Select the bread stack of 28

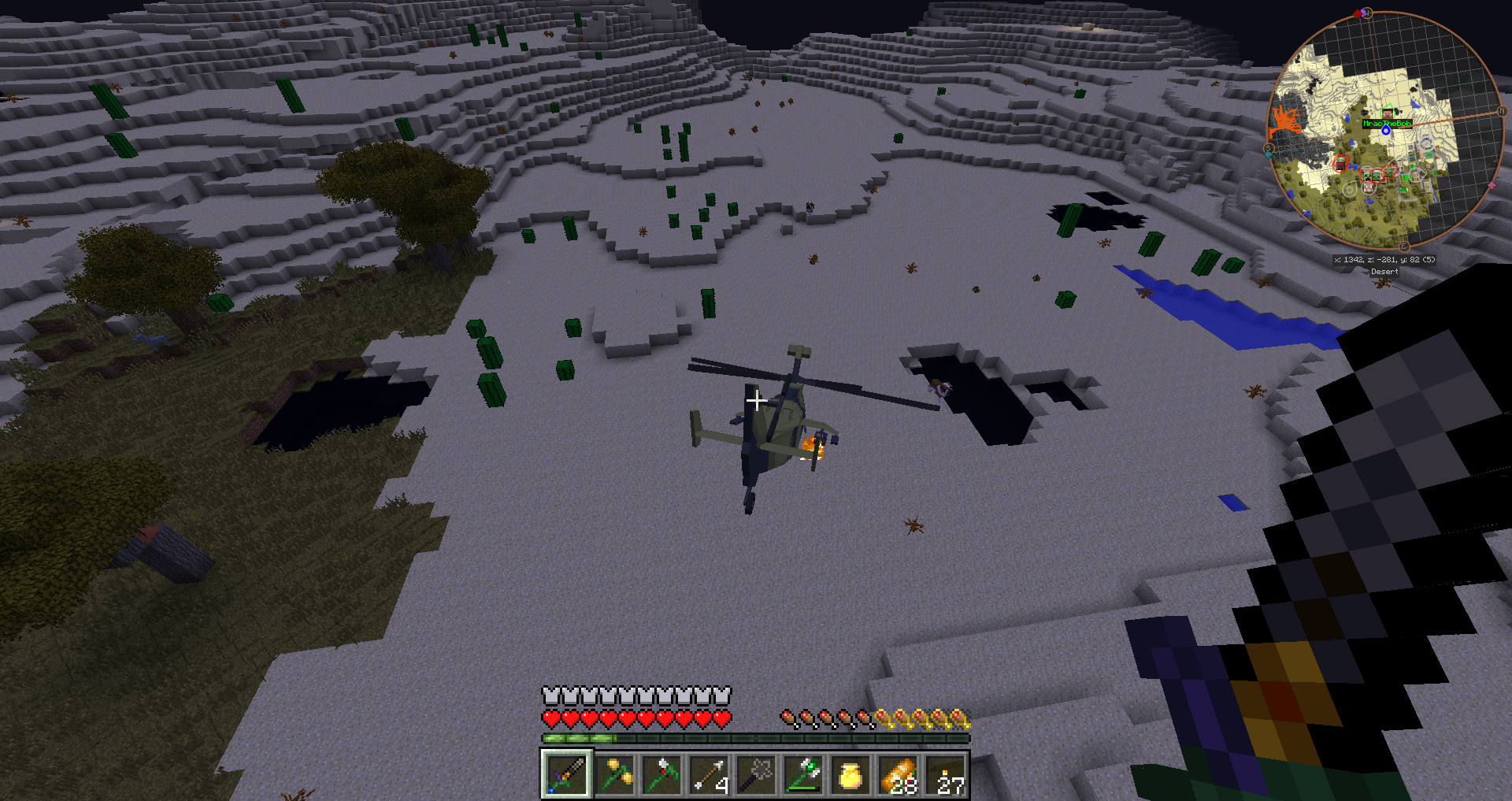[x=899, y=775]
